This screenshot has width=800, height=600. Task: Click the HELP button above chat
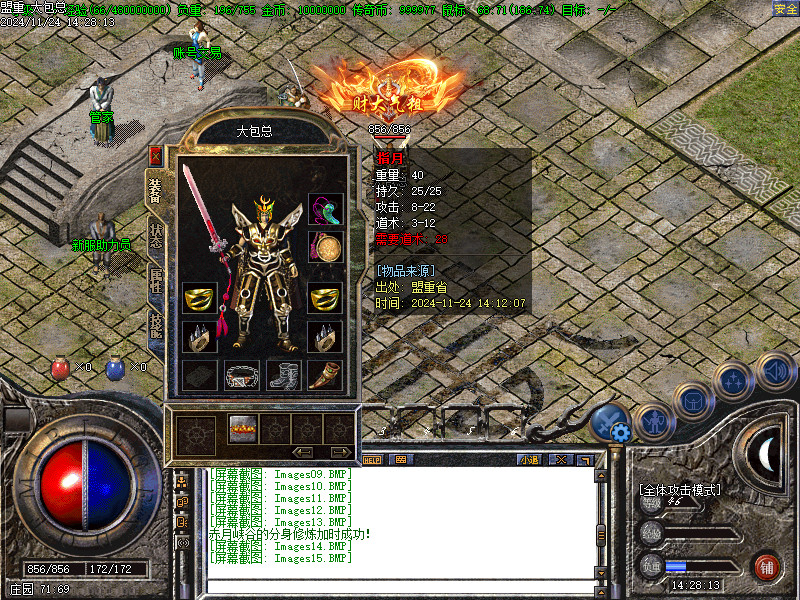pos(372,460)
